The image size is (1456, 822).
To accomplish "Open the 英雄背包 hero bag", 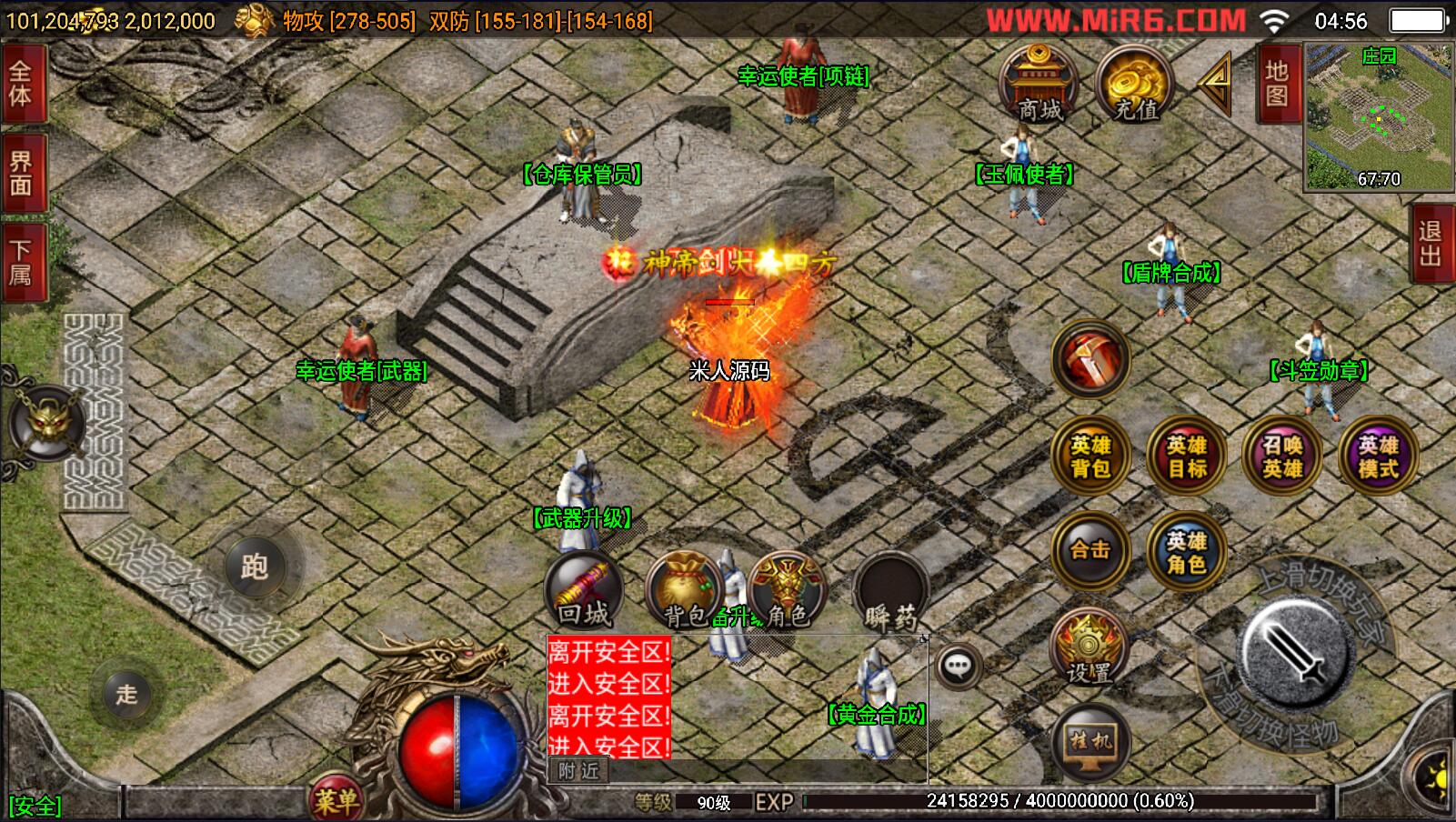I will (x=1089, y=456).
